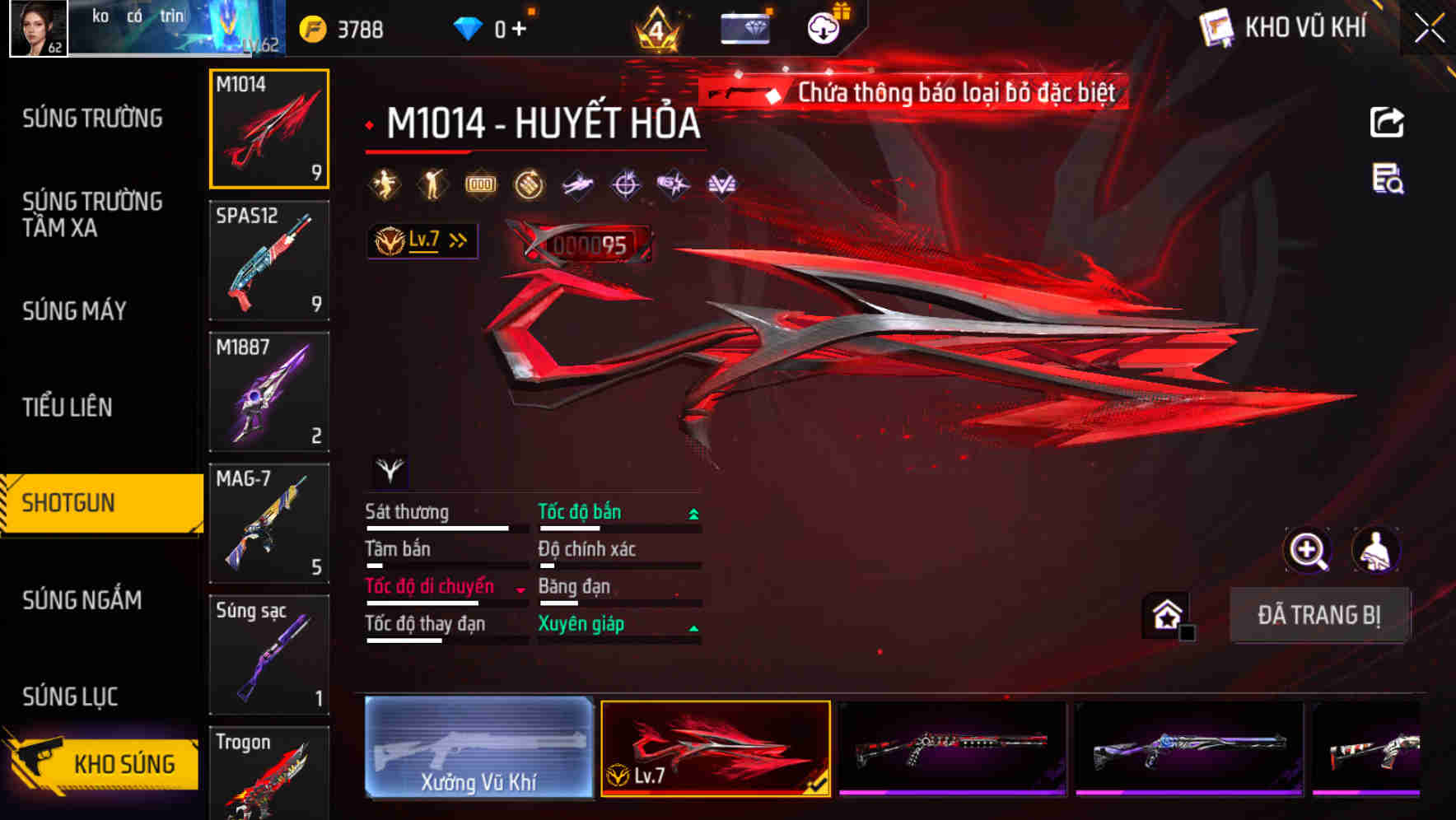Viewport: 1456px width, 820px height.
Task: Expand the Lv.7 weapon level panel
Action: 422,240
